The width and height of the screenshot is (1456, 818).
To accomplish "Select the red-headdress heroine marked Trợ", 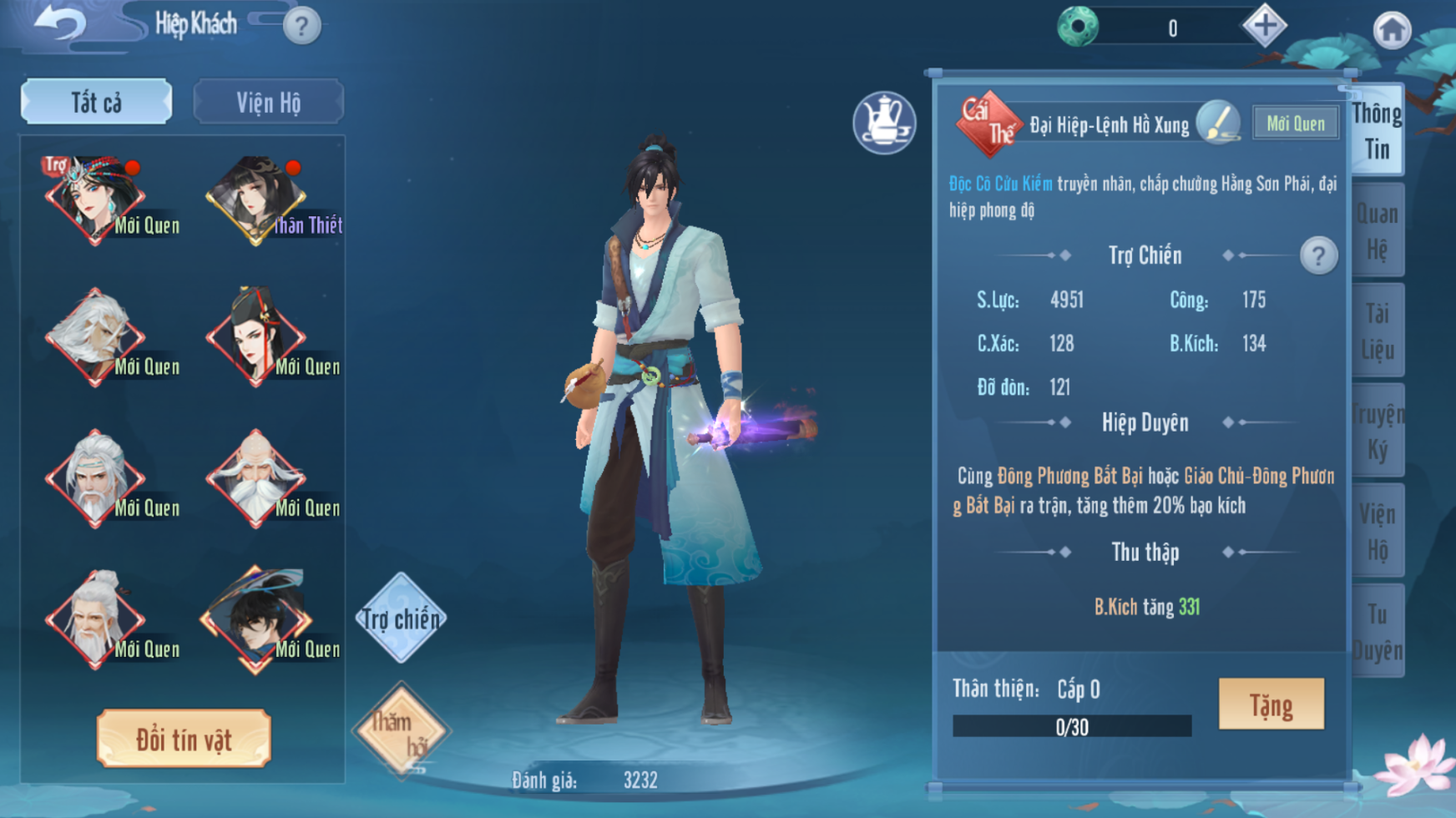I will pyautogui.click(x=94, y=200).
